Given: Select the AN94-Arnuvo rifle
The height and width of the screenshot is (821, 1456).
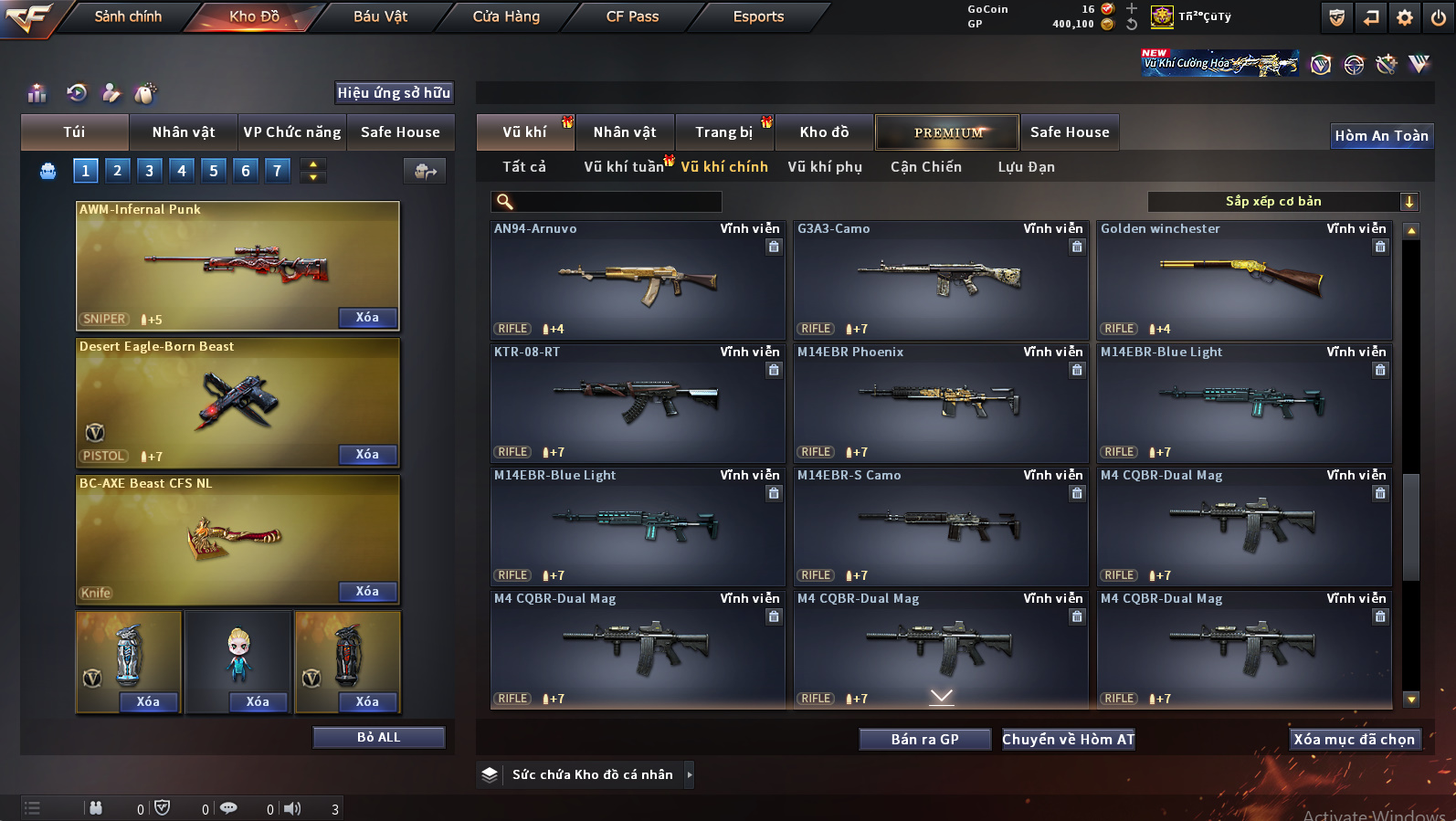Looking at the screenshot, I should (638, 281).
